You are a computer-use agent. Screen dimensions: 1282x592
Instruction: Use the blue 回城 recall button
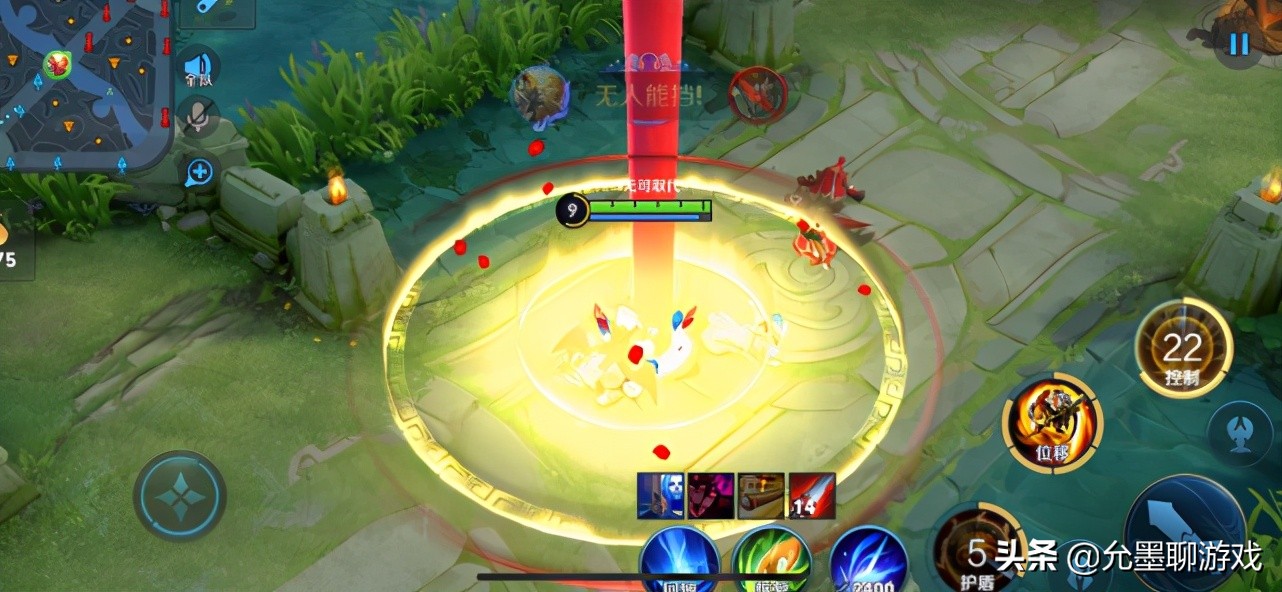pos(680,560)
